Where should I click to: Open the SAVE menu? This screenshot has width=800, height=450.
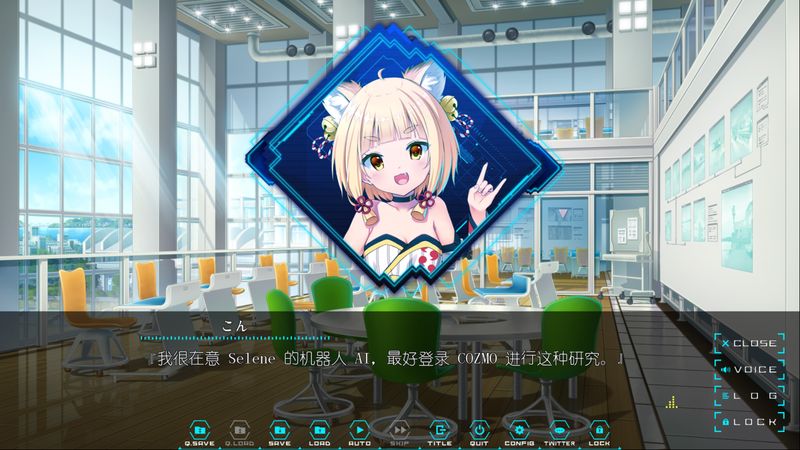coord(280,430)
